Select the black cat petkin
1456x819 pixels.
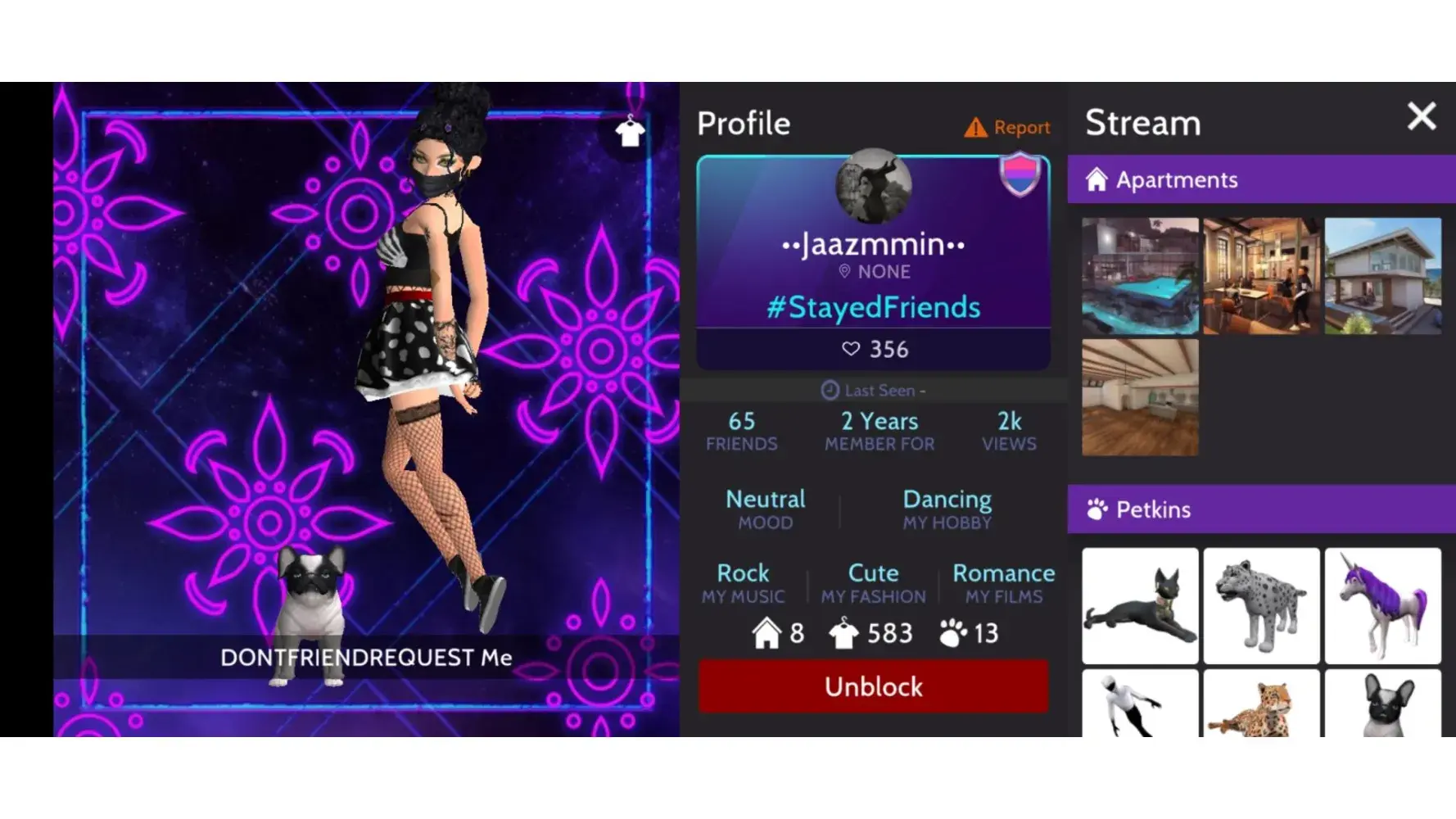tap(1139, 606)
